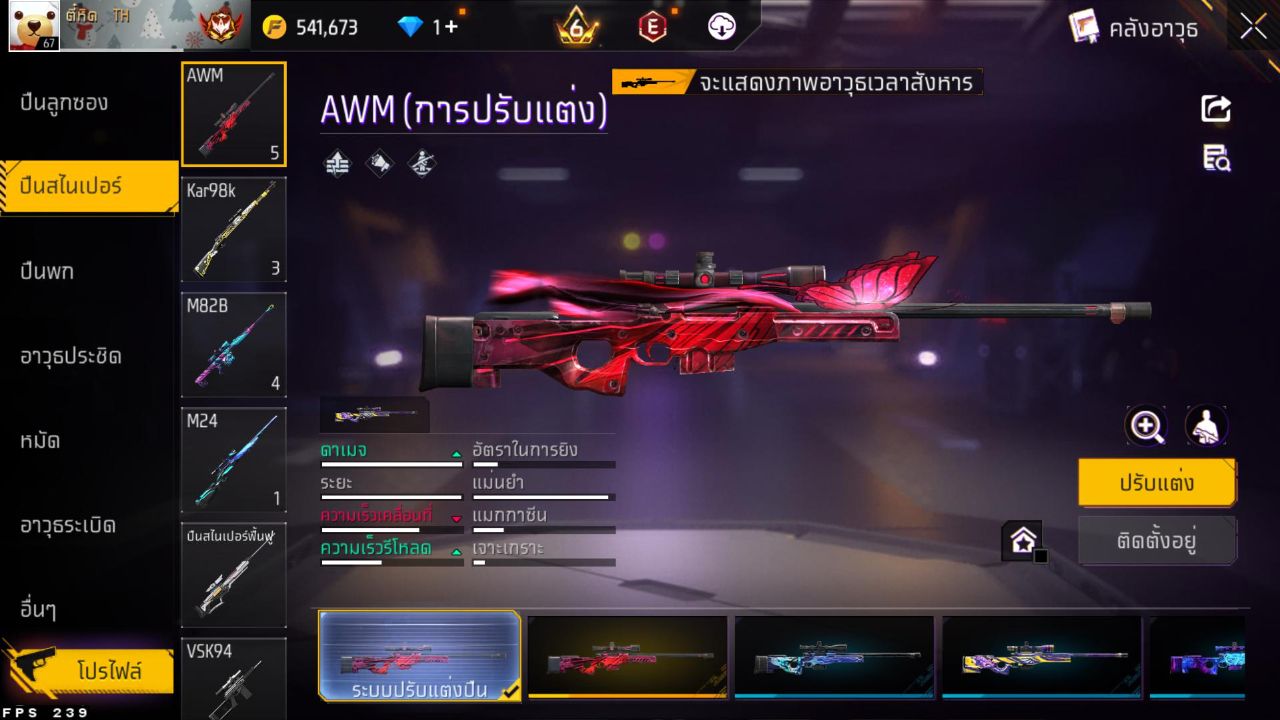Click the weapon inspect magnifier-document icon
Viewport: 1280px width, 720px height.
[1215, 158]
